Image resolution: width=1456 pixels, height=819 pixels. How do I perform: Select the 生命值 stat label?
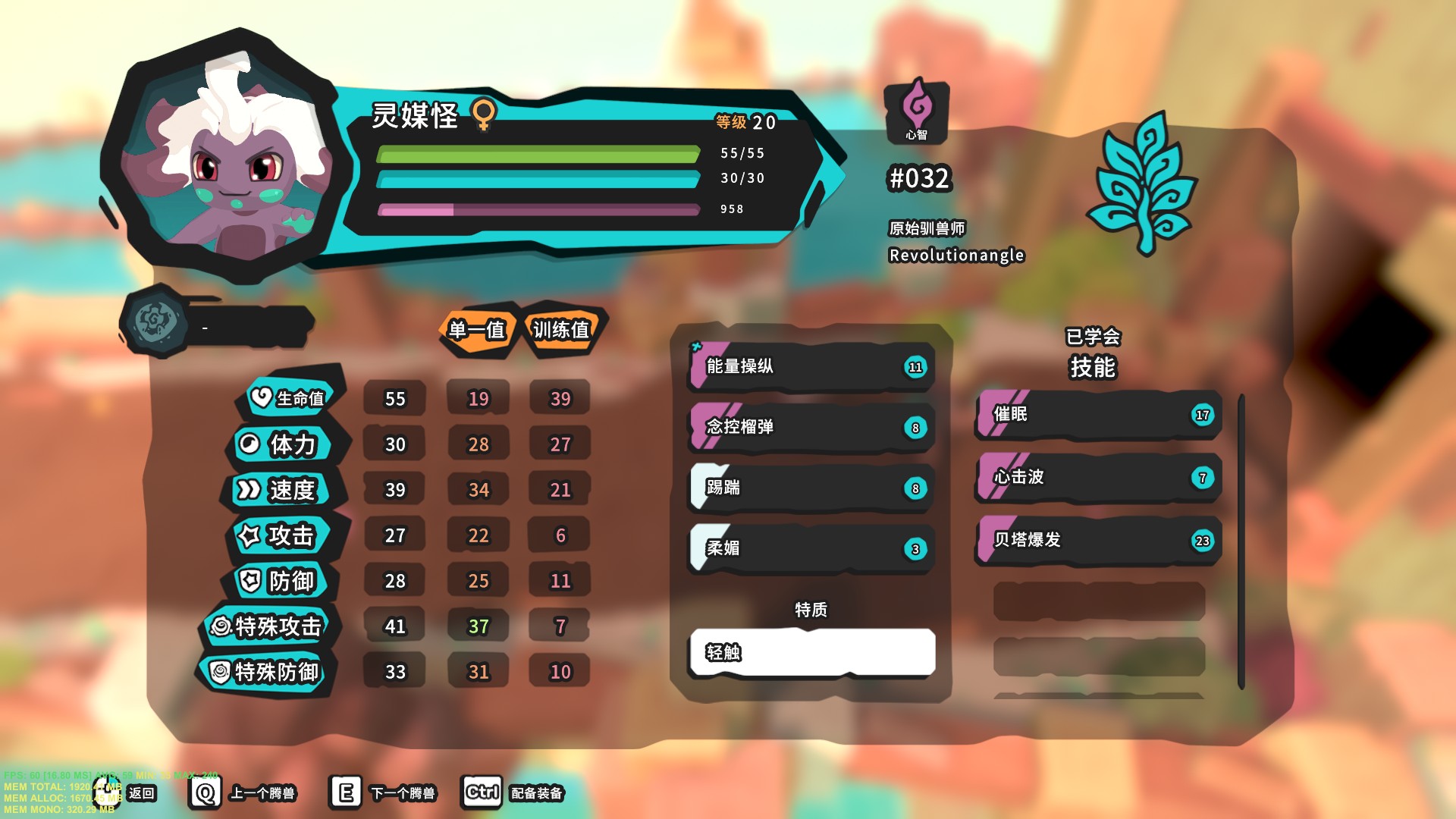(x=290, y=398)
